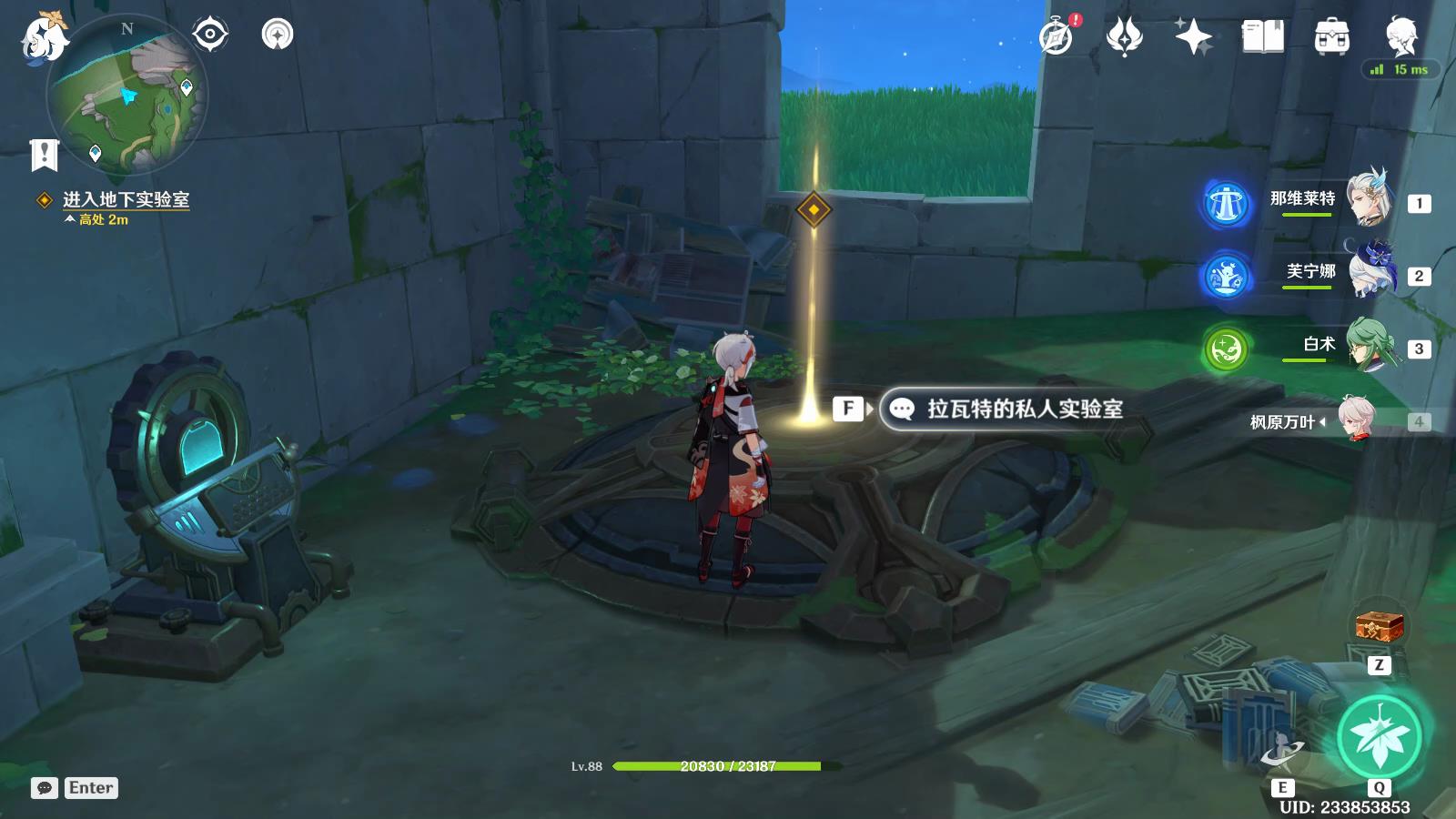This screenshot has height=819, width=1456.
Task: Open the Wish four-pointed star icon
Action: (x=1193, y=36)
